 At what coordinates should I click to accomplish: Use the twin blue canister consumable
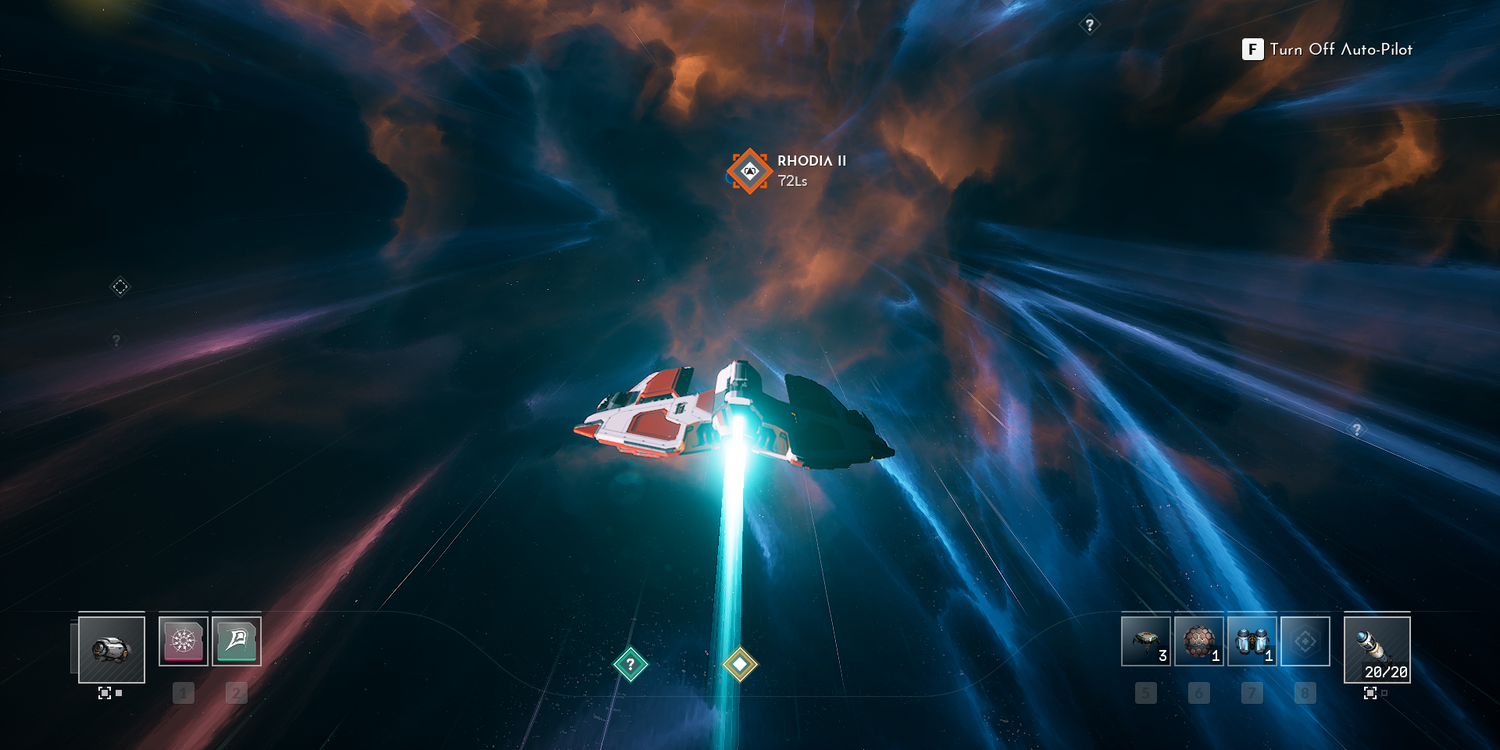[x=1252, y=641]
